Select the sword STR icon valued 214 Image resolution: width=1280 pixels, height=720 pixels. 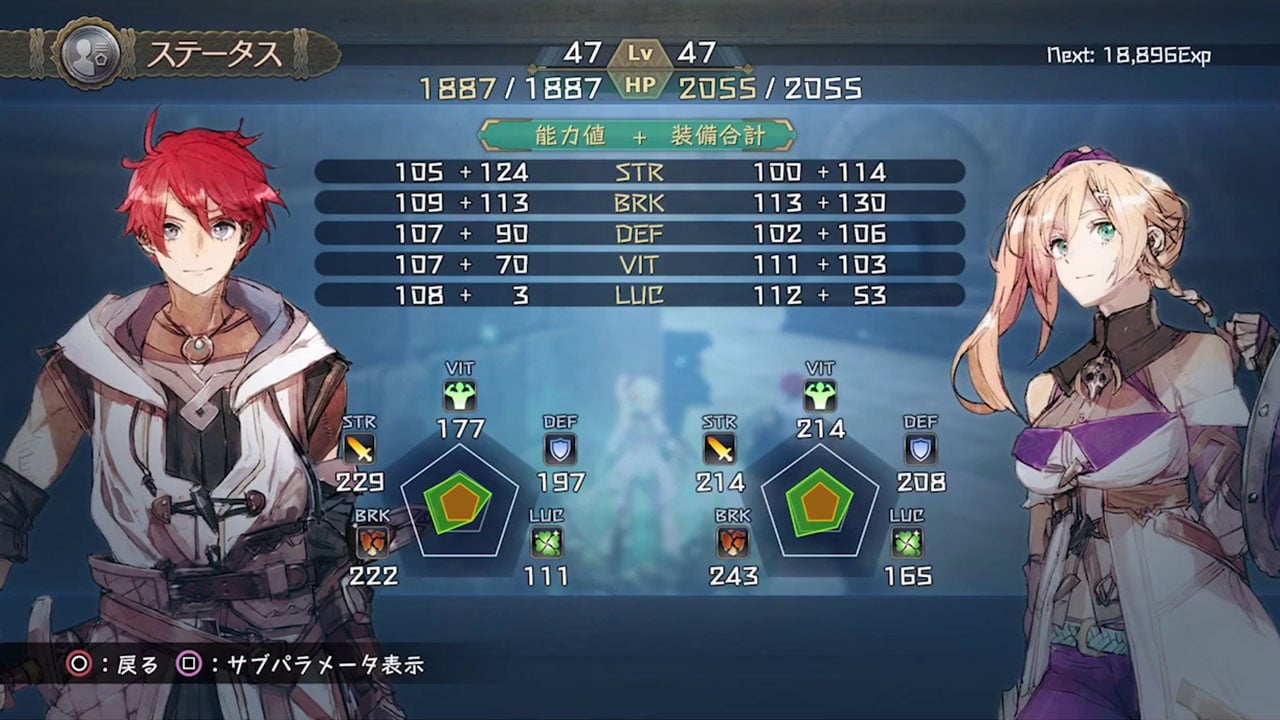(719, 449)
